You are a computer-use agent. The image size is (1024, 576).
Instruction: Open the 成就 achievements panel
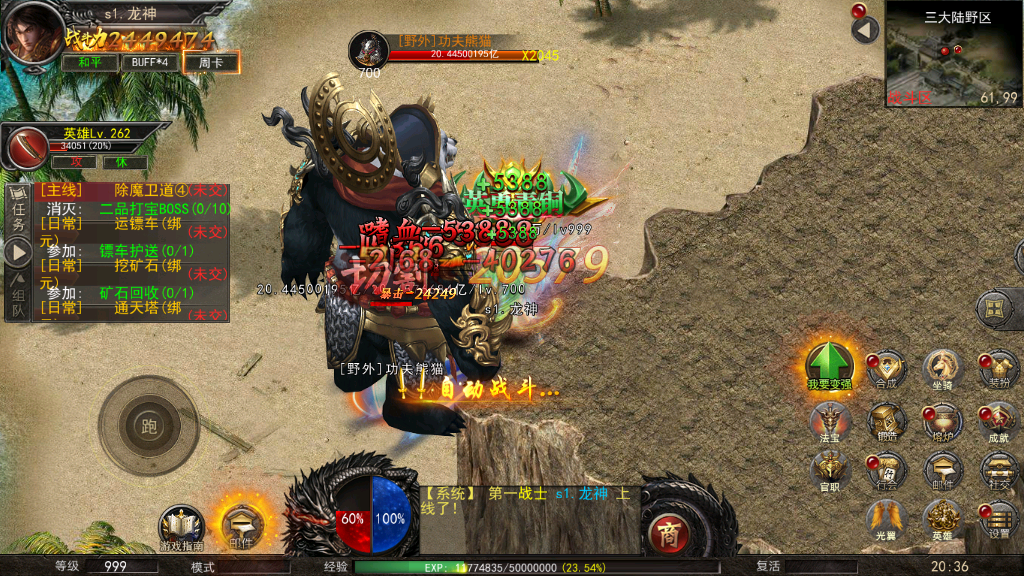coord(997,421)
